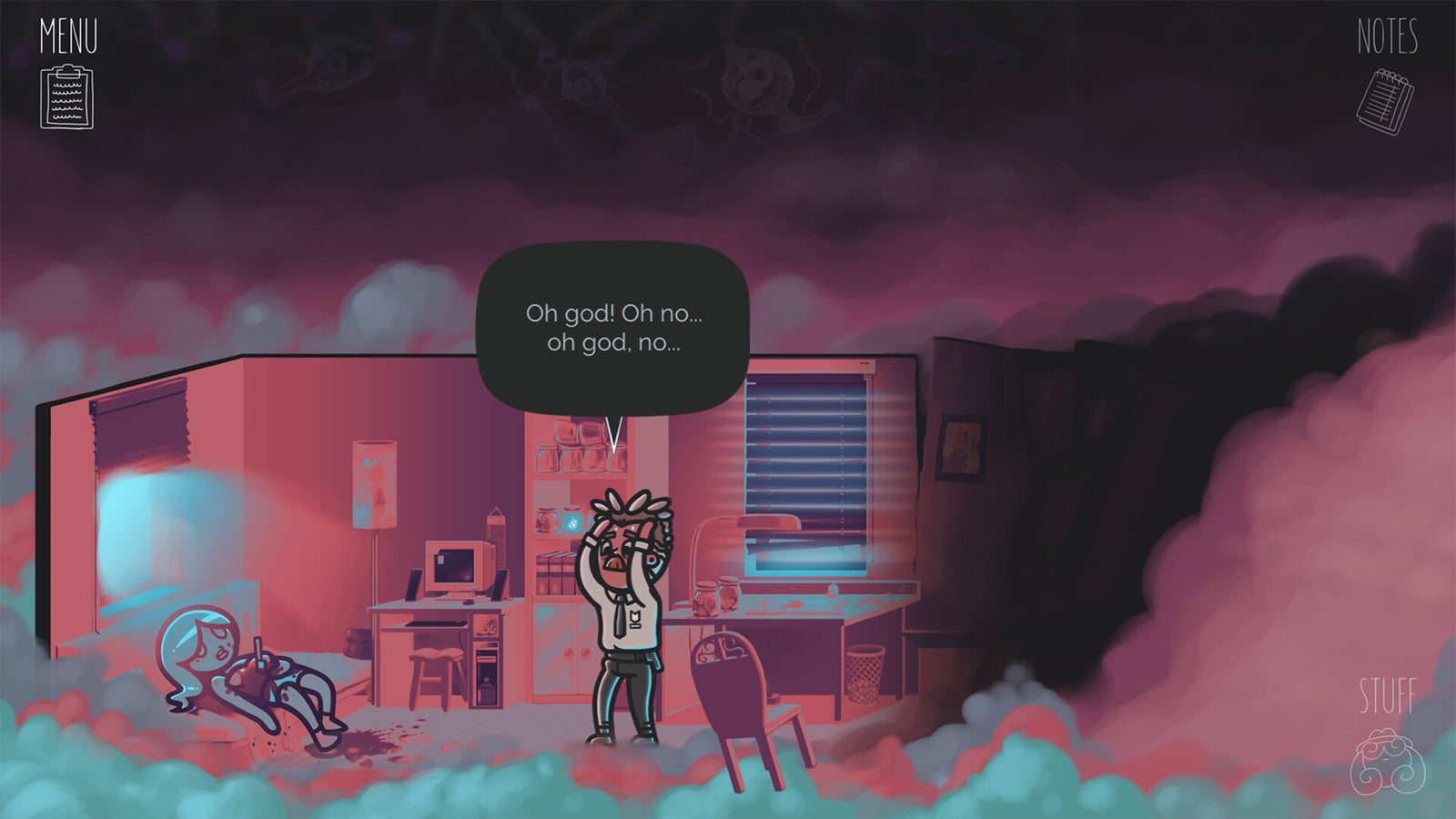Click the framed picture on the right wall
The image size is (1456, 819).
click(x=962, y=446)
